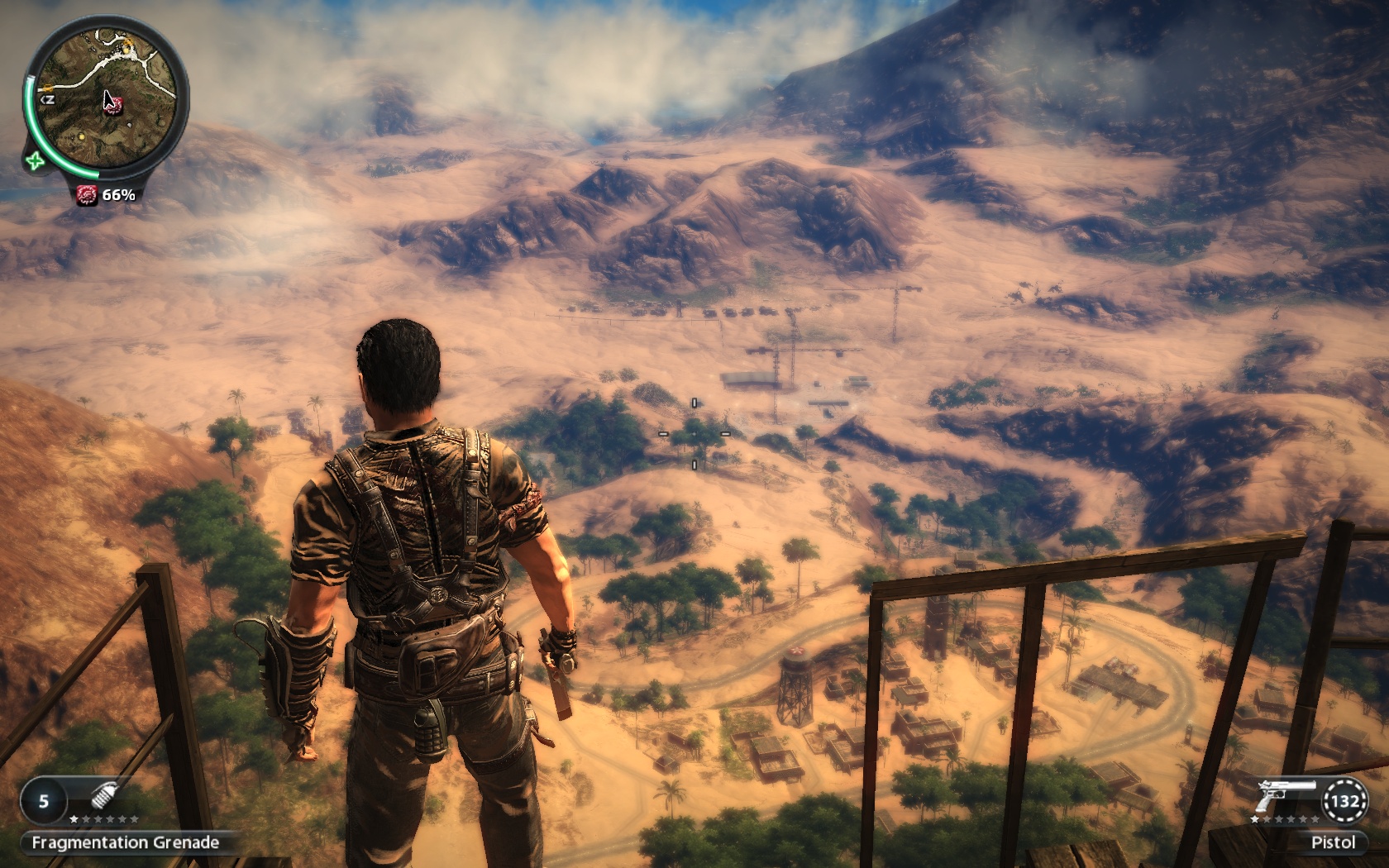Click the orange vehicle icon on the minimap
Image resolution: width=1389 pixels, height=868 pixels.
[47, 87]
